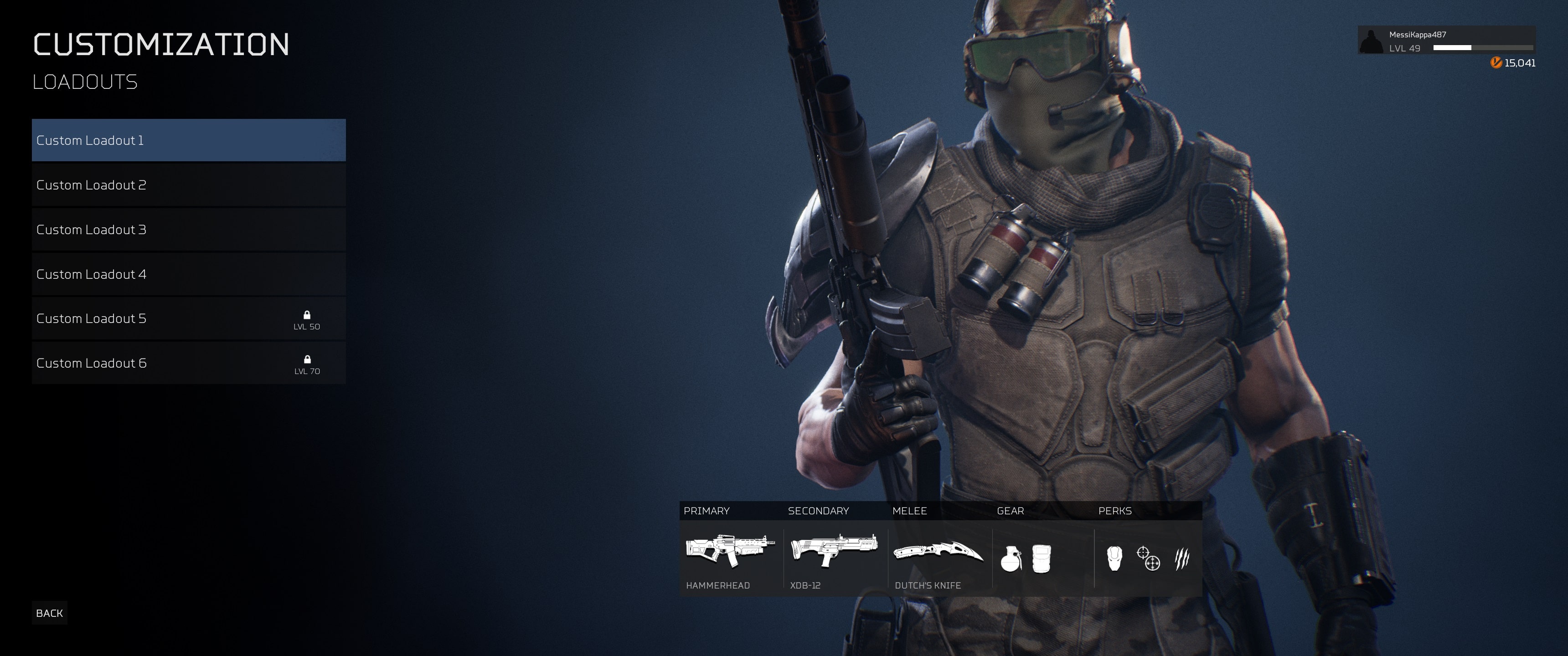
Task: Select locked Custom Loadout 6 row
Action: 189,363
